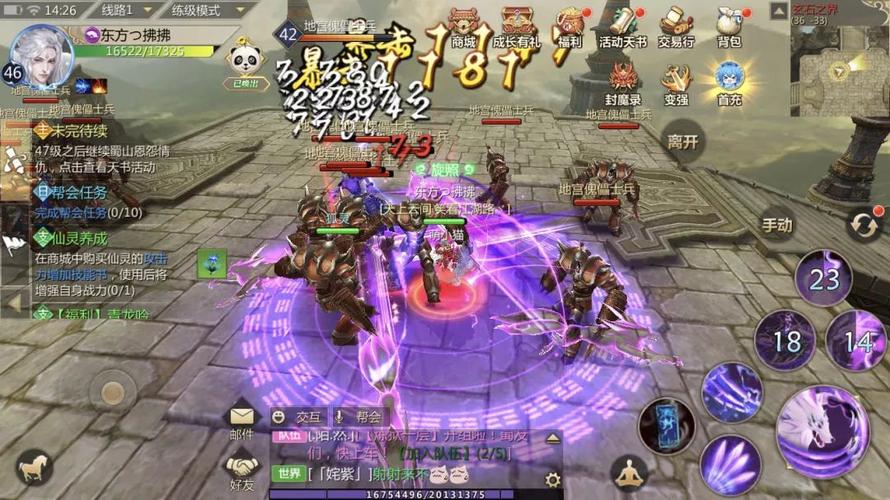Open the 商城 shop icon
This screenshot has width=890, height=500.
click(463, 25)
